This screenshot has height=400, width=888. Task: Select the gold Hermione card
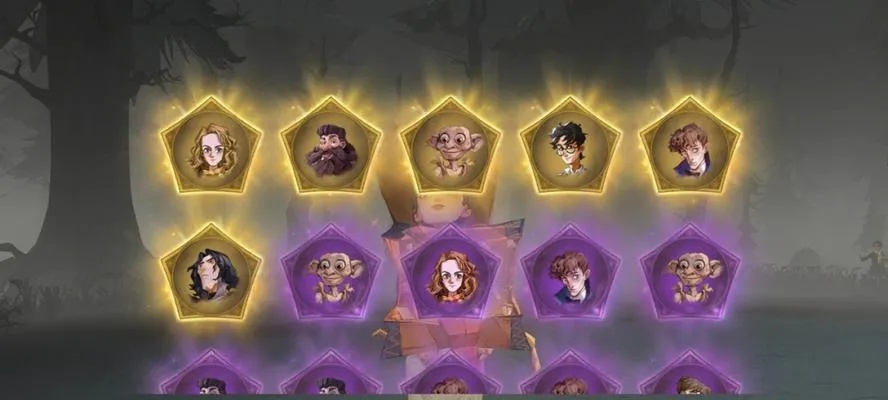coord(211,148)
